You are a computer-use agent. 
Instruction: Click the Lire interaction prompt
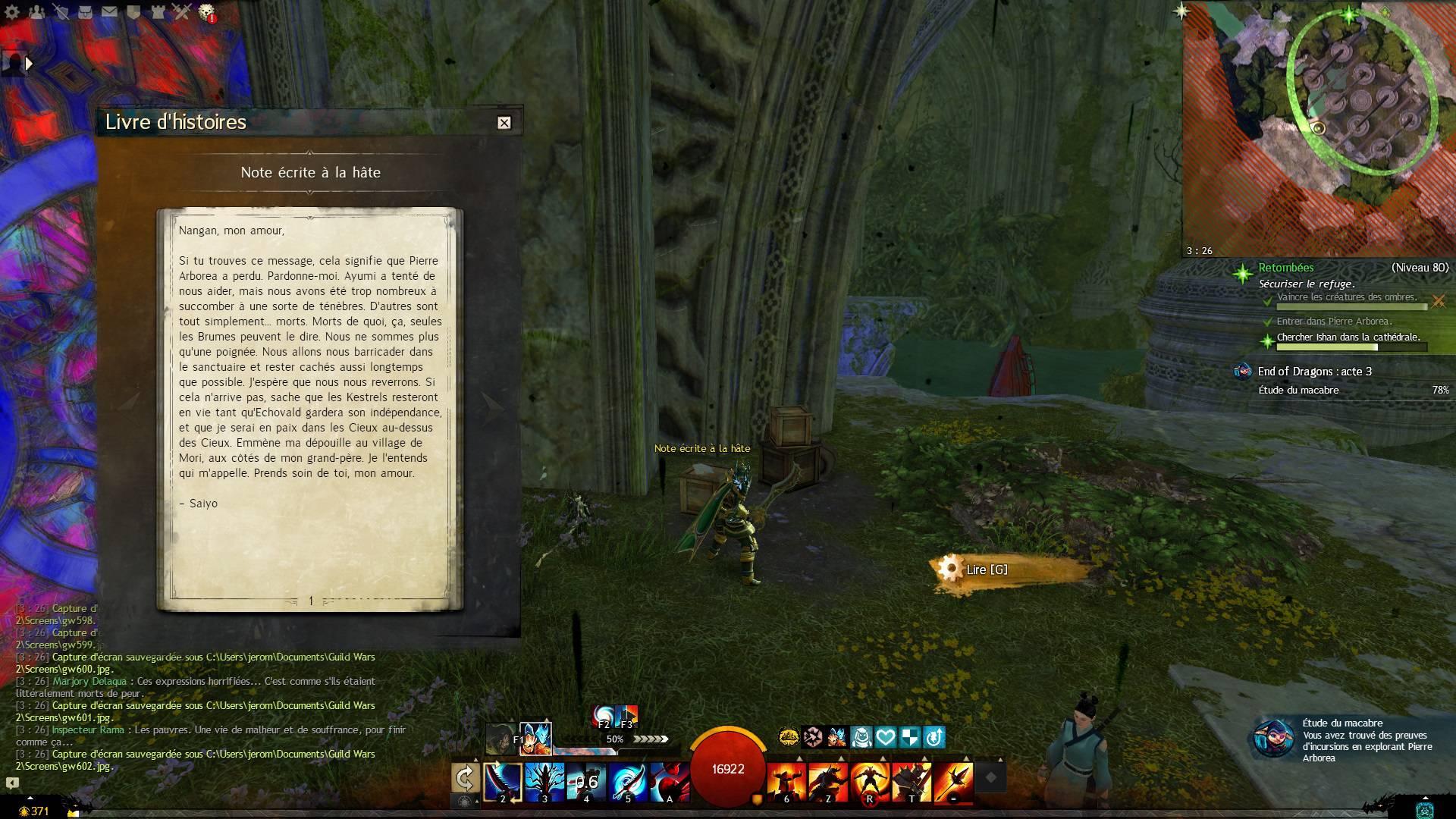pyautogui.click(x=986, y=570)
